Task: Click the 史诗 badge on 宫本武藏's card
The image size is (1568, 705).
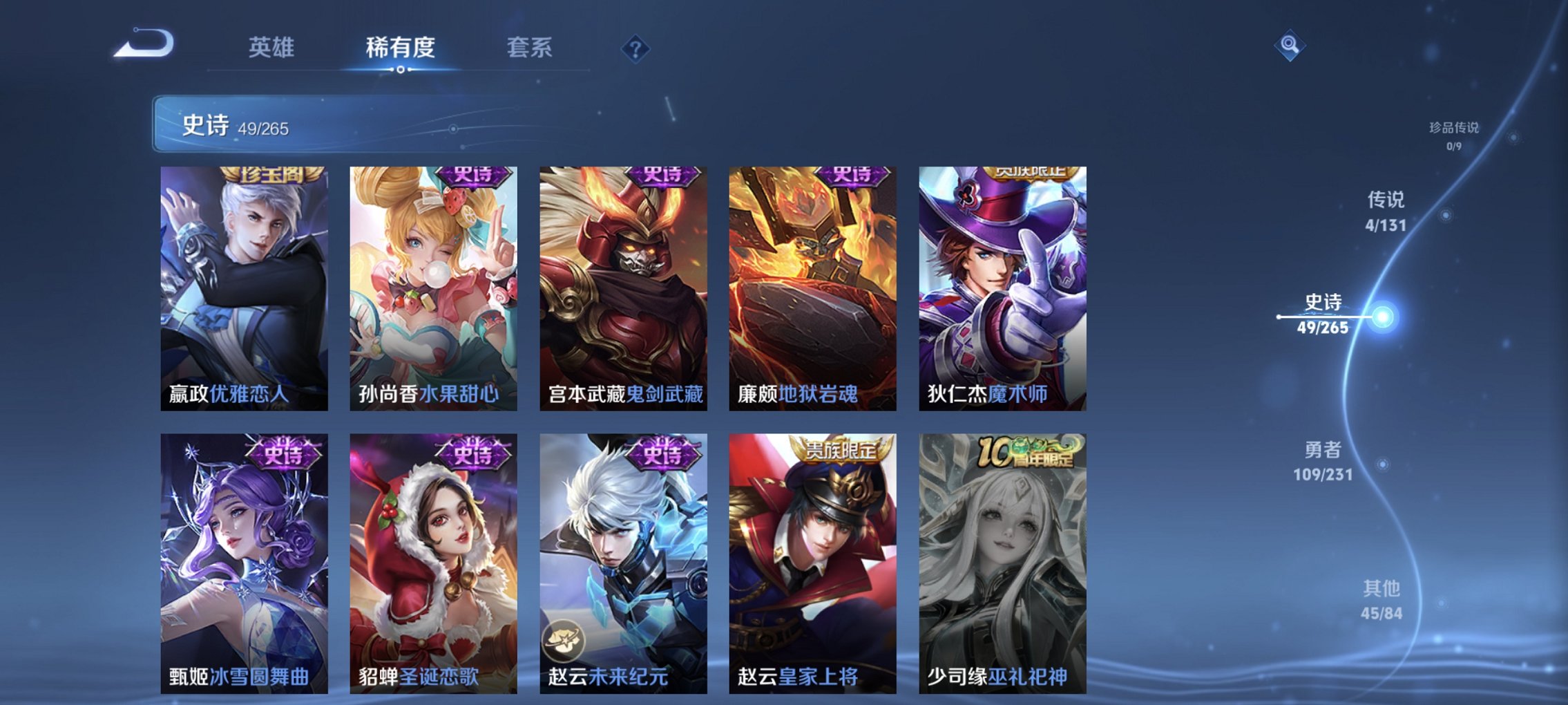Action: pyautogui.click(x=663, y=178)
